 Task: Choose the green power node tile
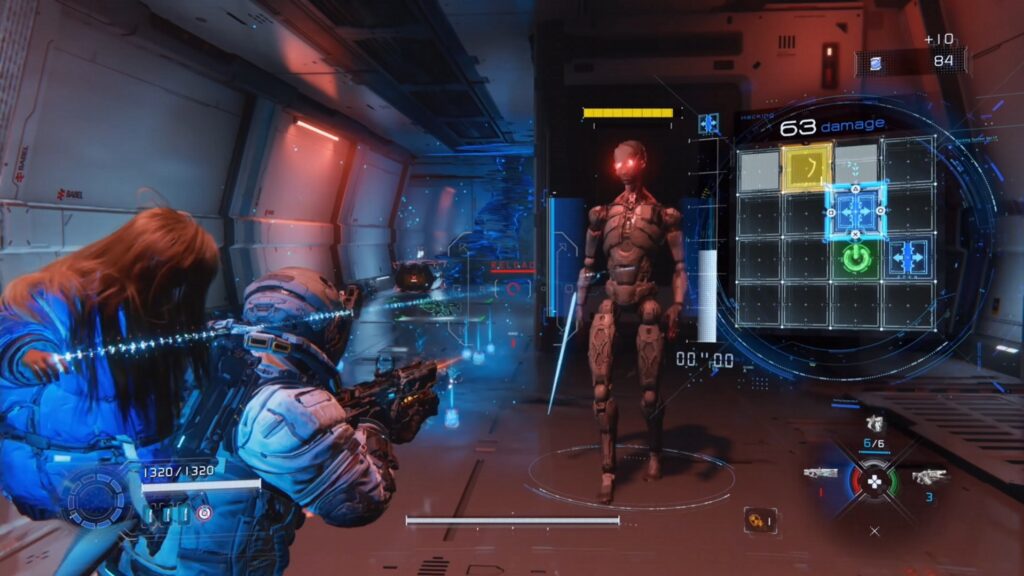pos(855,259)
